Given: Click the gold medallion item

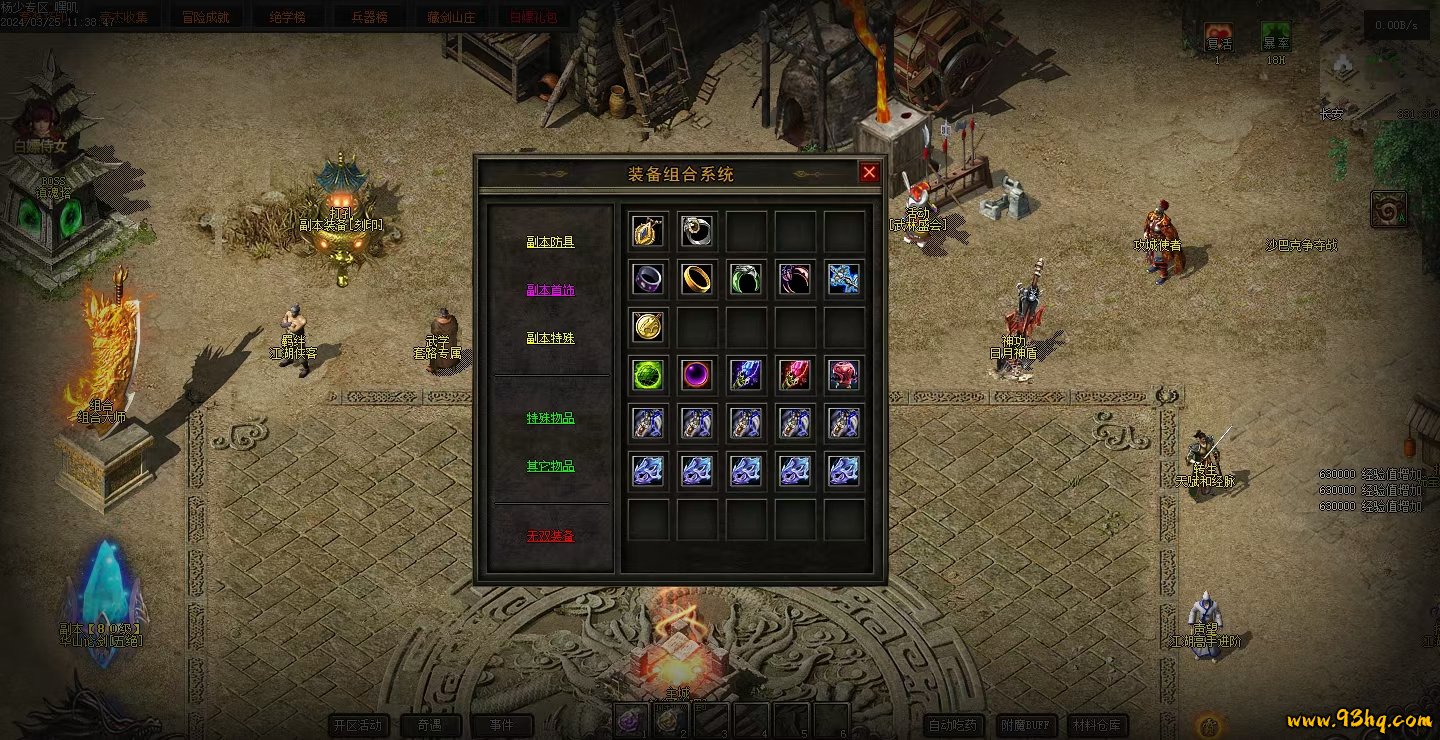Looking at the screenshot, I should 648,327.
